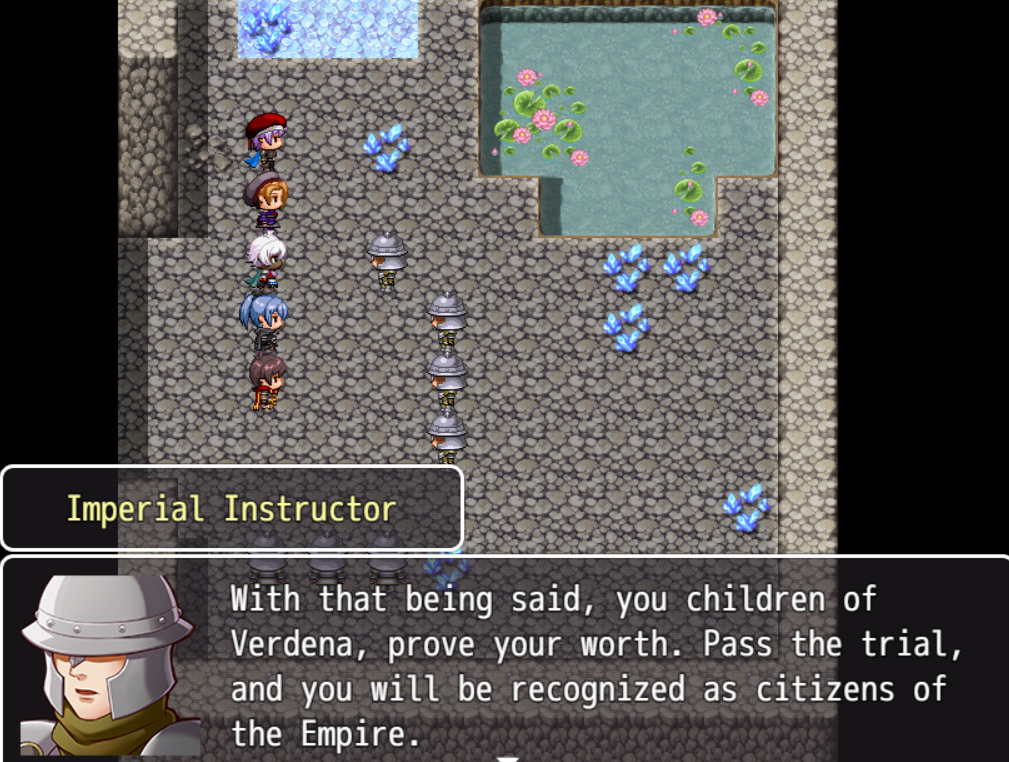Click the dialogue continue arrow indicator

pyautogui.click(x=508, y=757)
